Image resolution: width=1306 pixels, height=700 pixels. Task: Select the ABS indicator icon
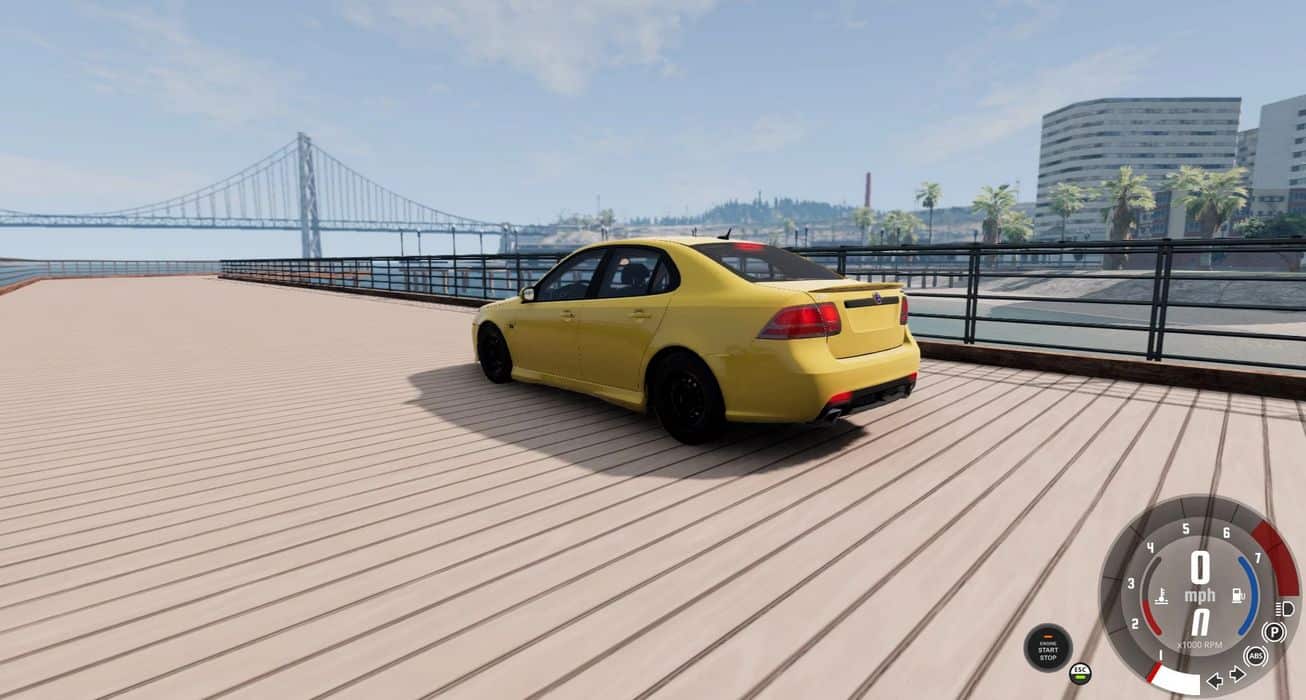(x=1256, y=656)
